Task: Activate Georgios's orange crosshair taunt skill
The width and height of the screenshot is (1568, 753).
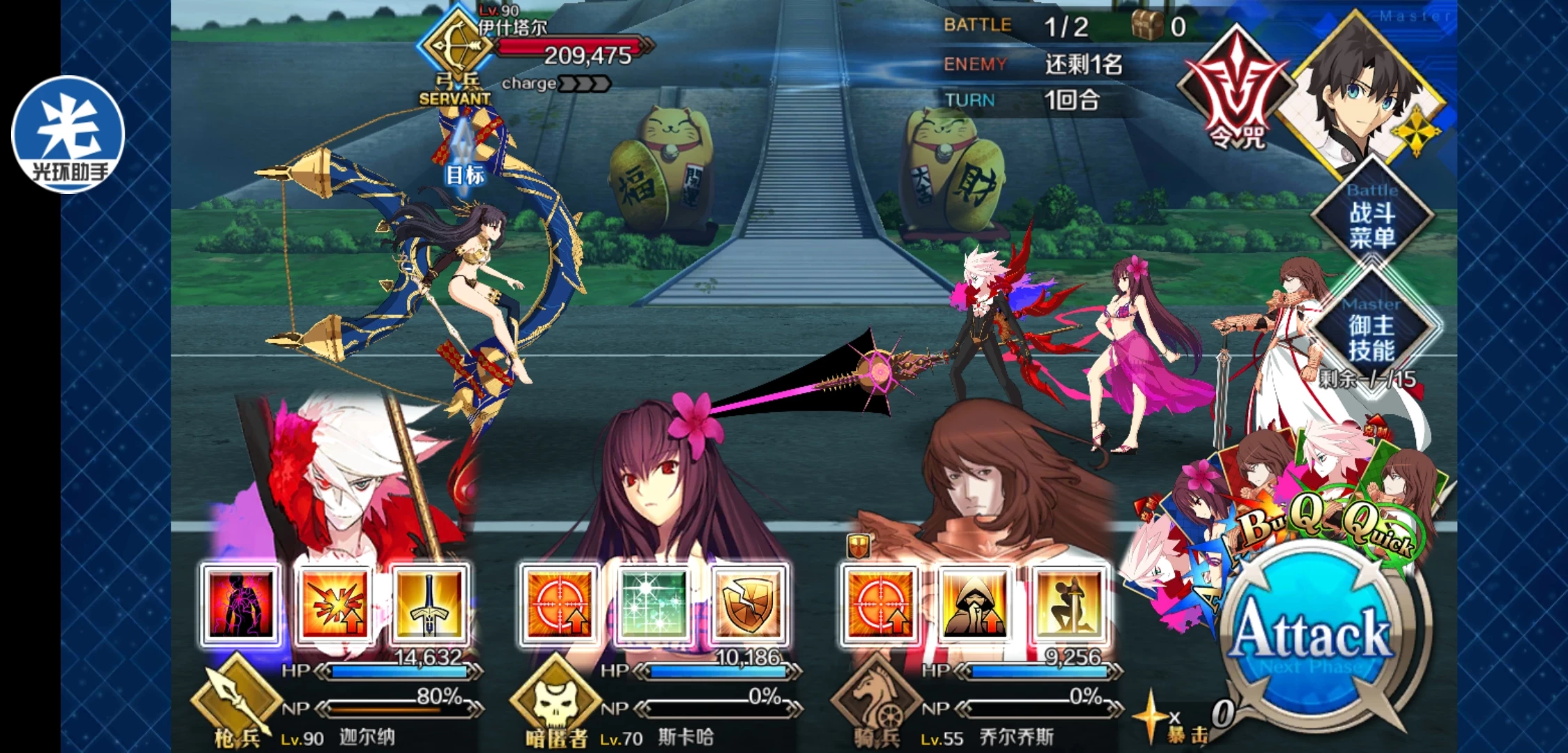Action: coord(879,604)
